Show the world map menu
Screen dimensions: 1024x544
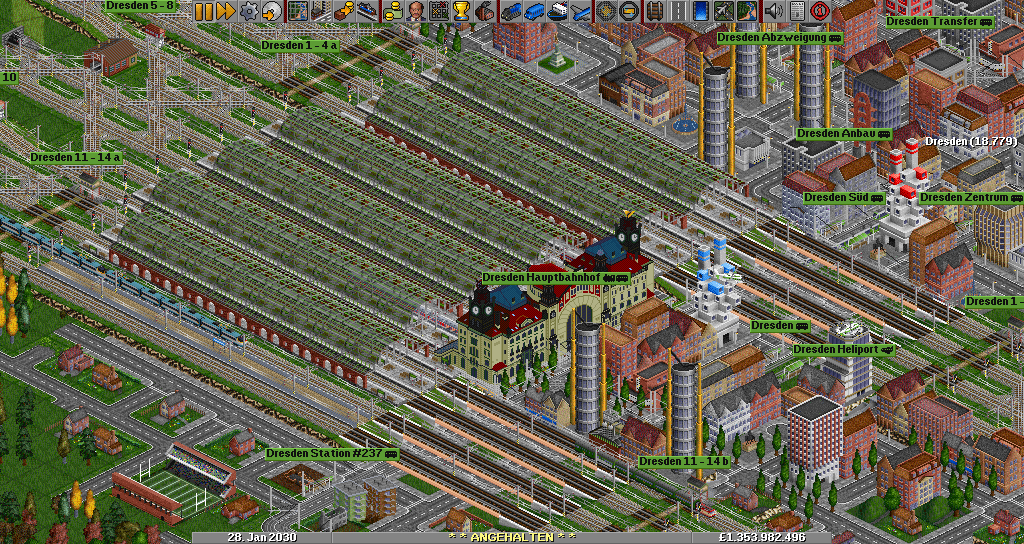pyautogui.click(x=297, y=11)
